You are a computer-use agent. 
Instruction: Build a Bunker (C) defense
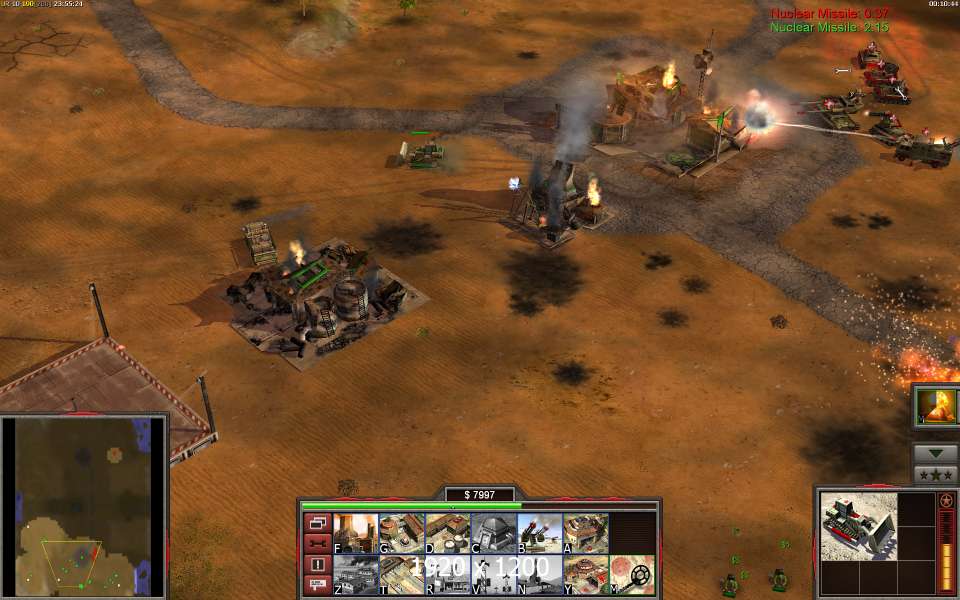click(492, 533)
